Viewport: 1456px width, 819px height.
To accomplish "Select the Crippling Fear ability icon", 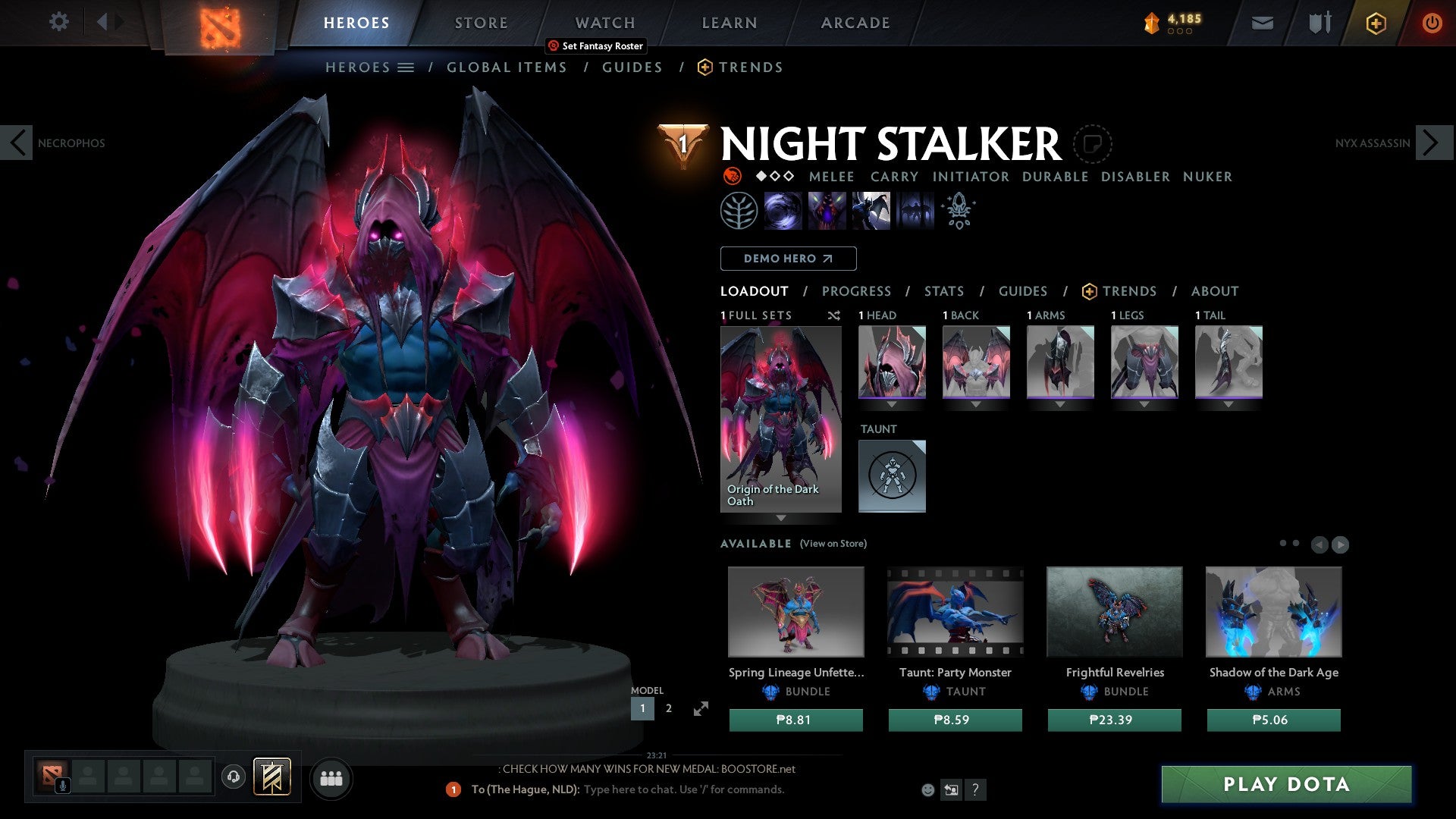I will pyautogui.click(x=827, y=210).
